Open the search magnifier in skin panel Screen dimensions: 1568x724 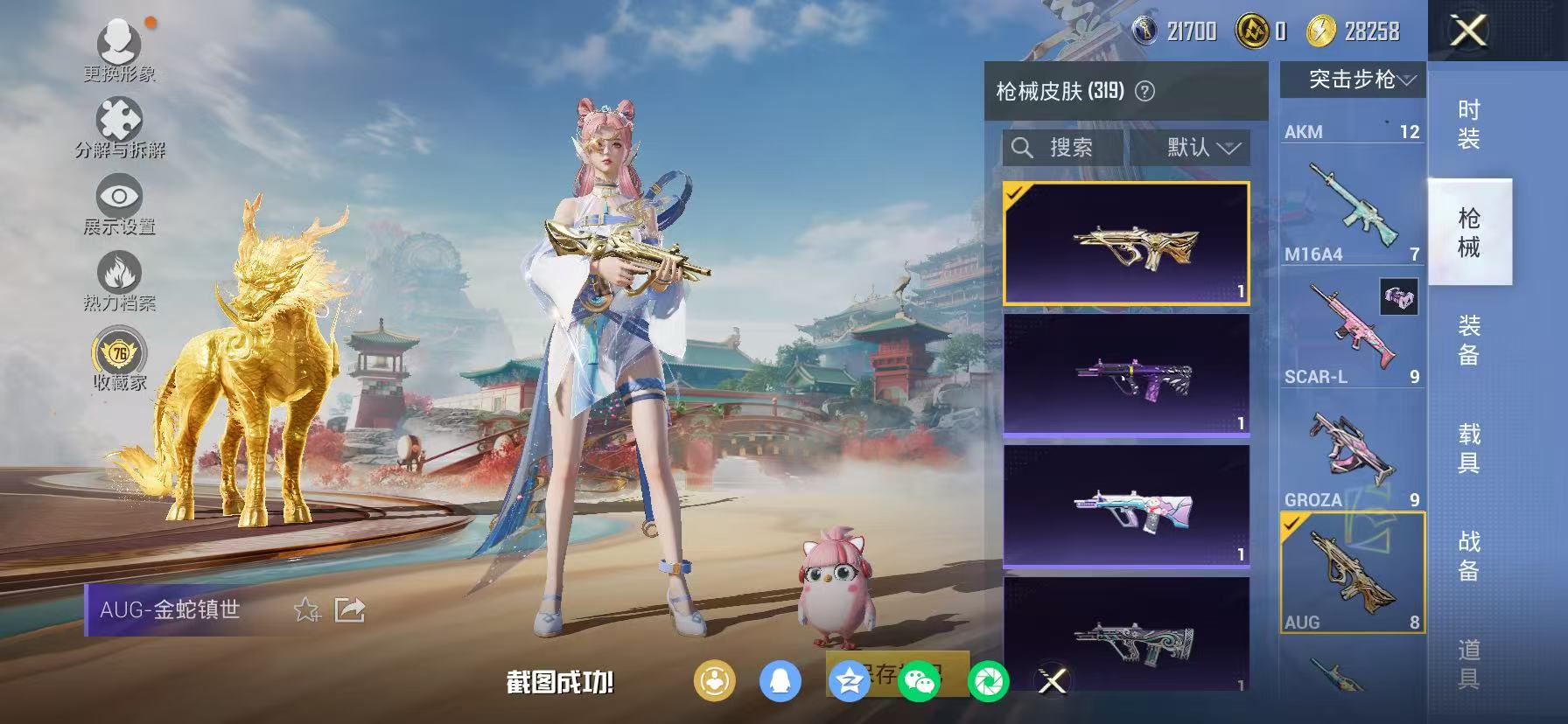pos(1022,147)
